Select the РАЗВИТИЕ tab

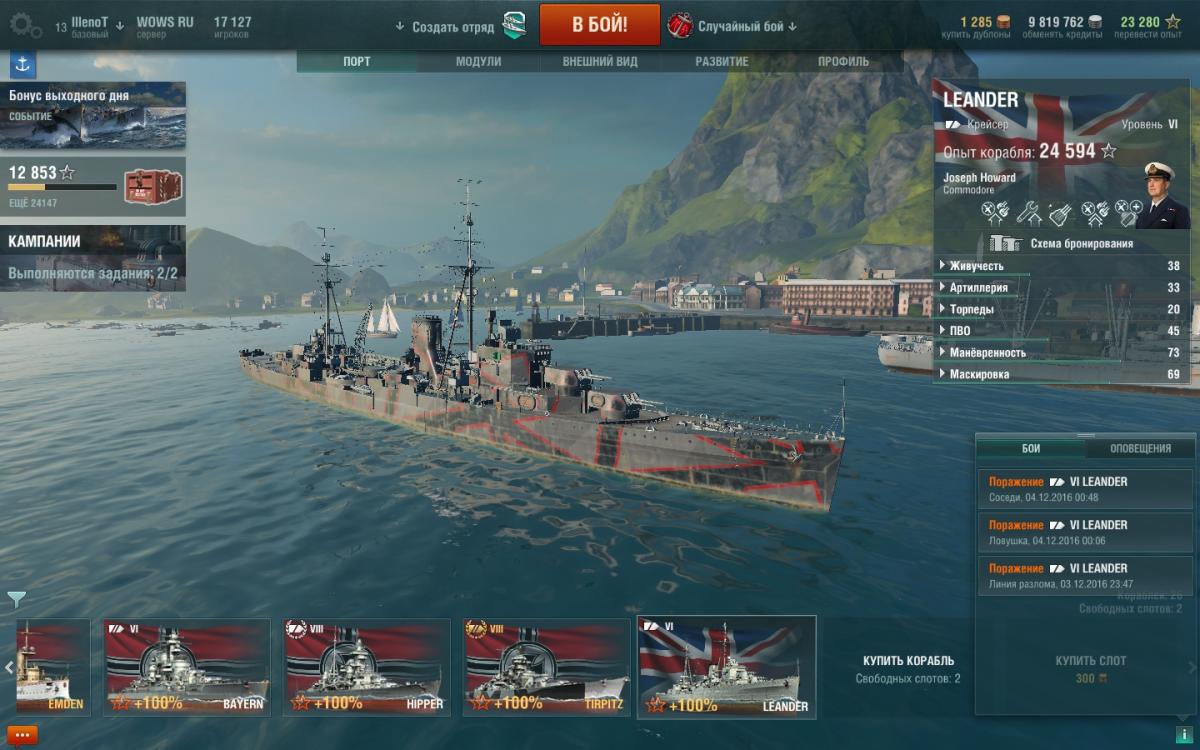pyautogui.click(x=722, y=61)
